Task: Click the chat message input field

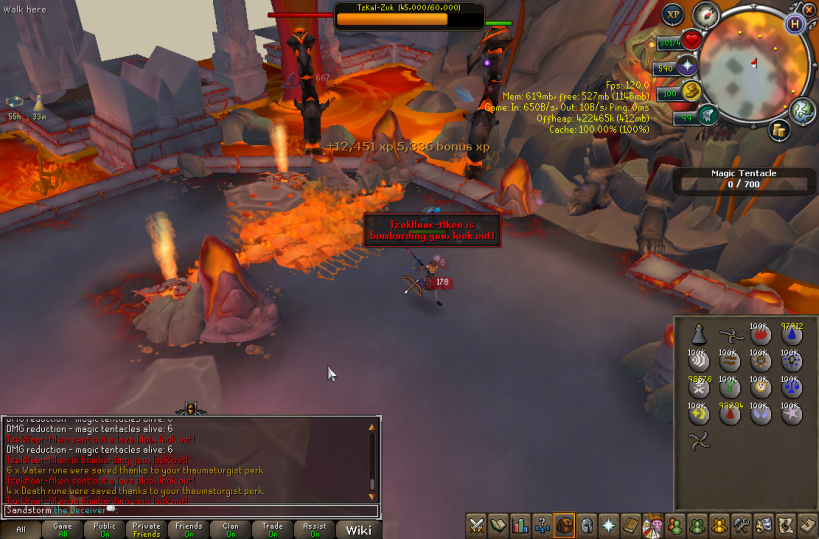Action: [190, 510]
